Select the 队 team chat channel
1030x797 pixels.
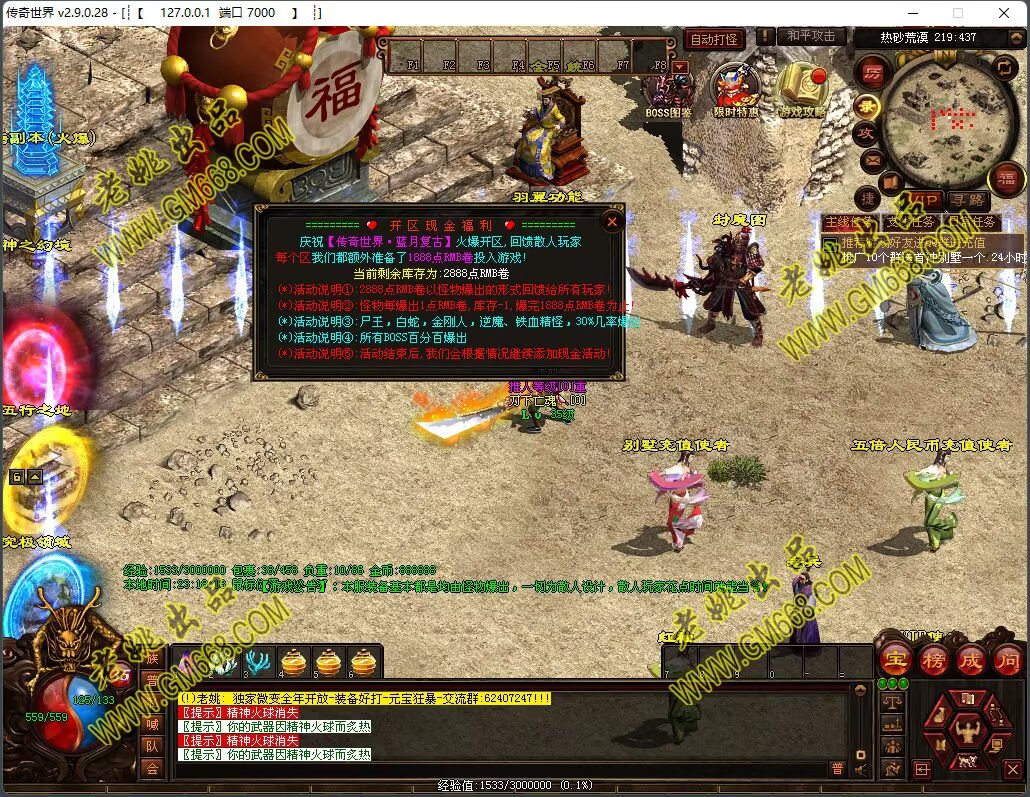pyautogui.click(x=152, y=746)
